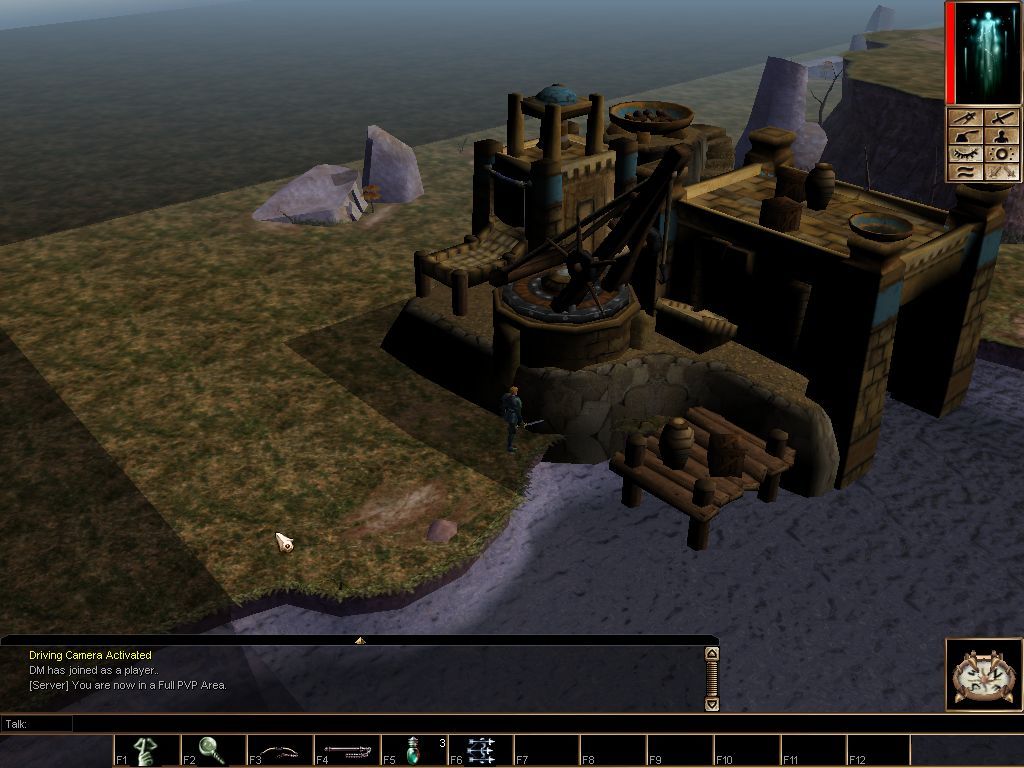Expand the chat window using top arrow
Screen dimensions: 1024x768
[x=360, y=640]
